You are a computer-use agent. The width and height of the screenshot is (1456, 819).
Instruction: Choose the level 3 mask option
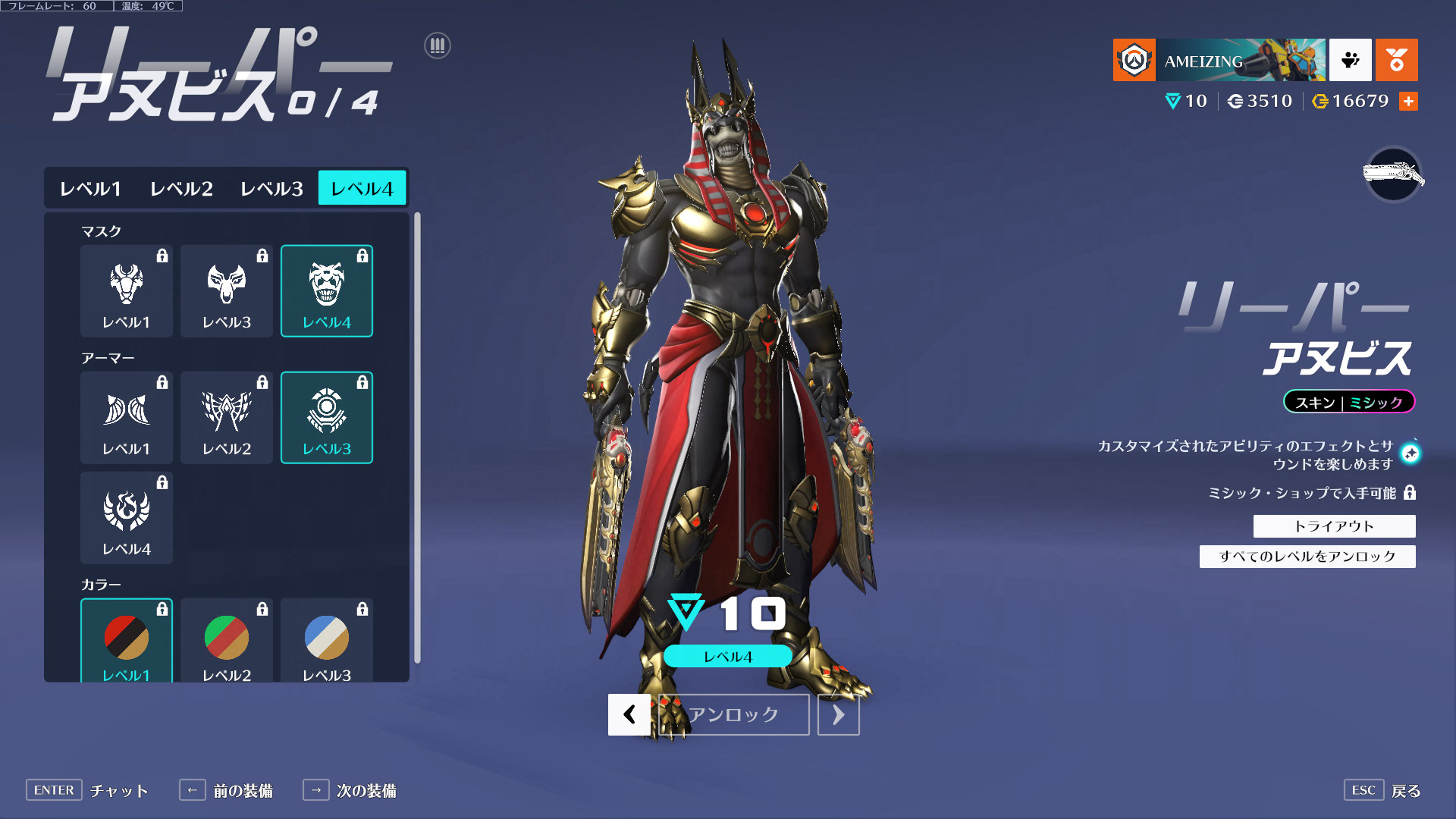[227, 291]
